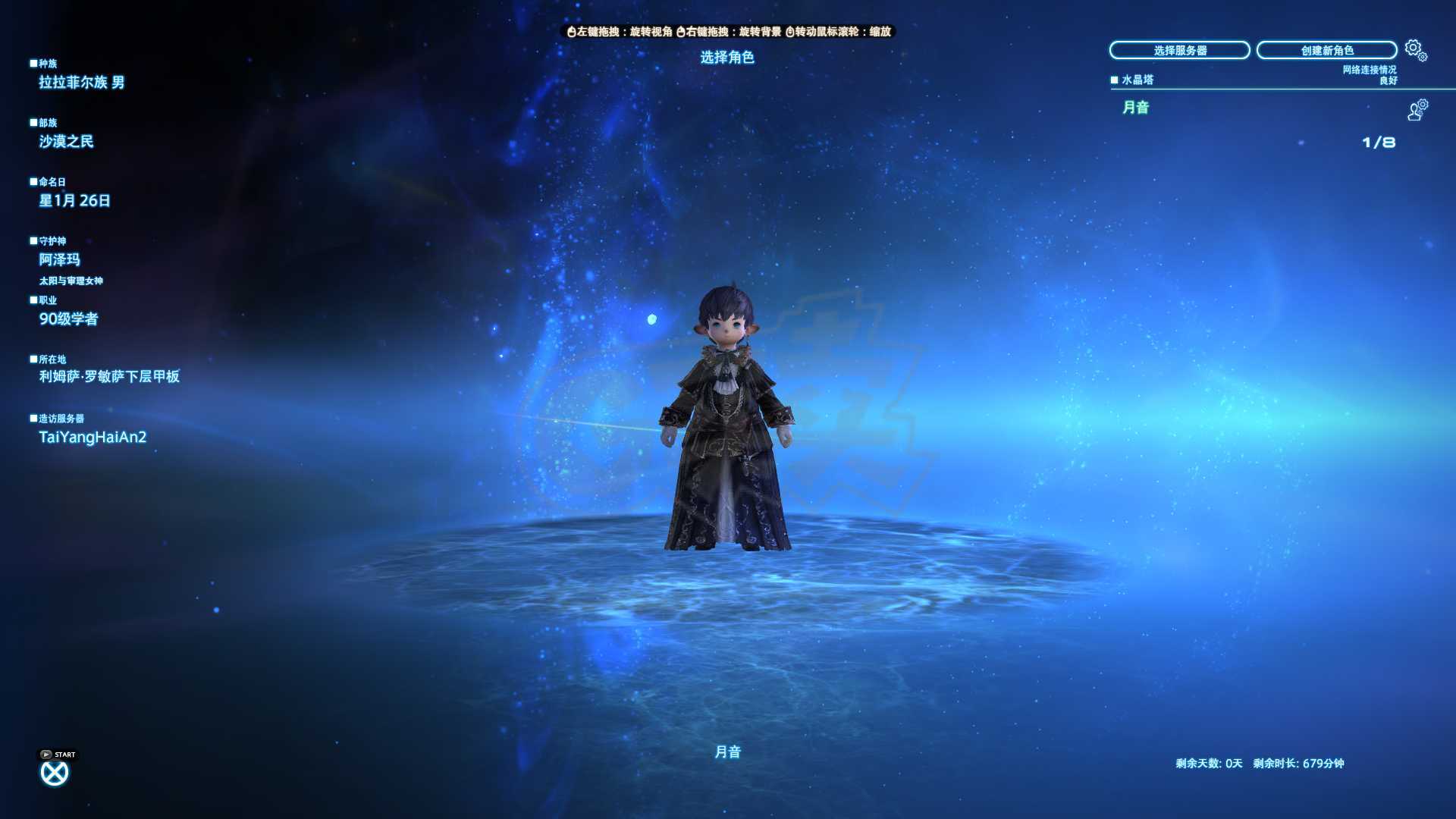Viewport: 1456px width, 819px height.
Task: Open the 选择服务器 server selection
Action: pos(1179,50)
